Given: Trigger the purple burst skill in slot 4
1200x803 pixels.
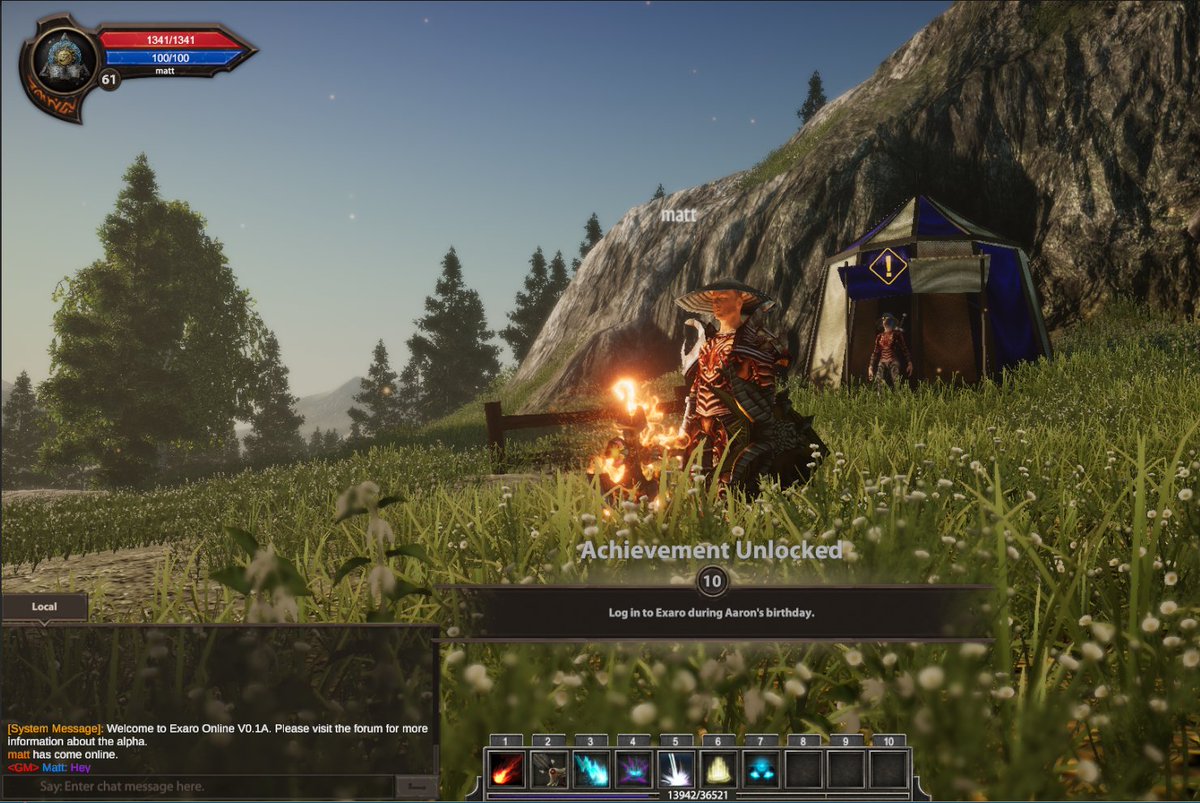Looking at the screenshot, I should coord(634,769).
